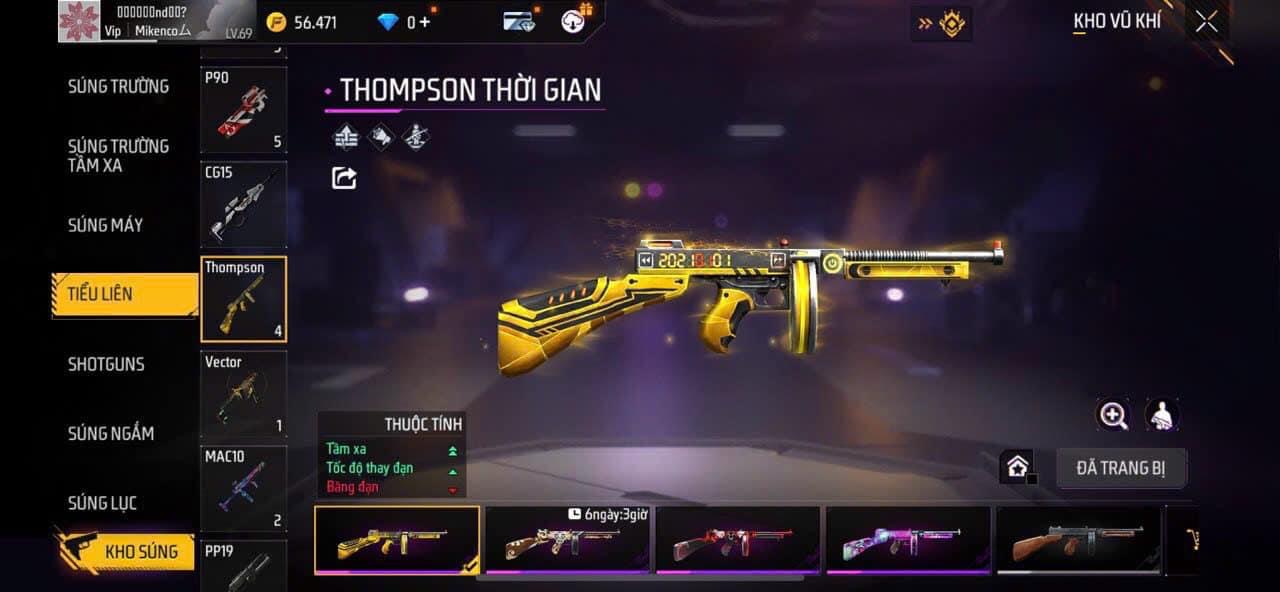This screenshot has height=592, width=1280.
Task: Select the Súng Máy category
Action: click(105, 225)
